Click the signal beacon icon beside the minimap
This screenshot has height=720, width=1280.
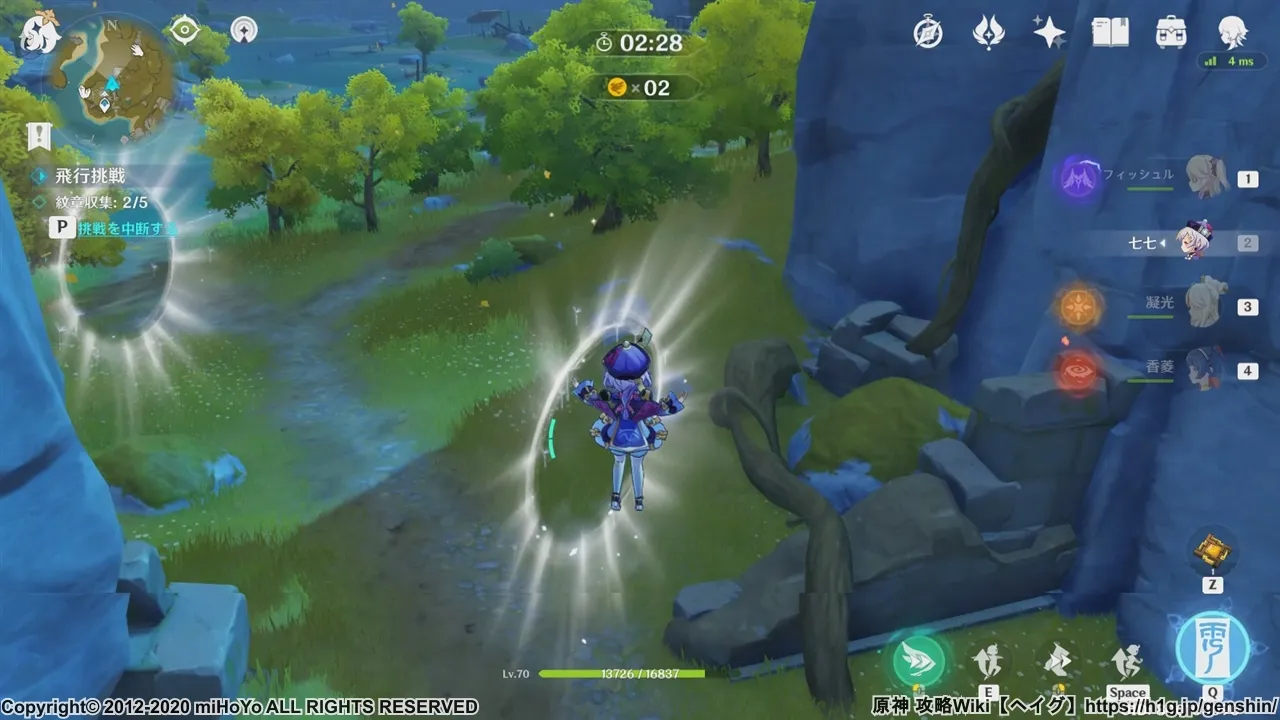tap(243, 31)
